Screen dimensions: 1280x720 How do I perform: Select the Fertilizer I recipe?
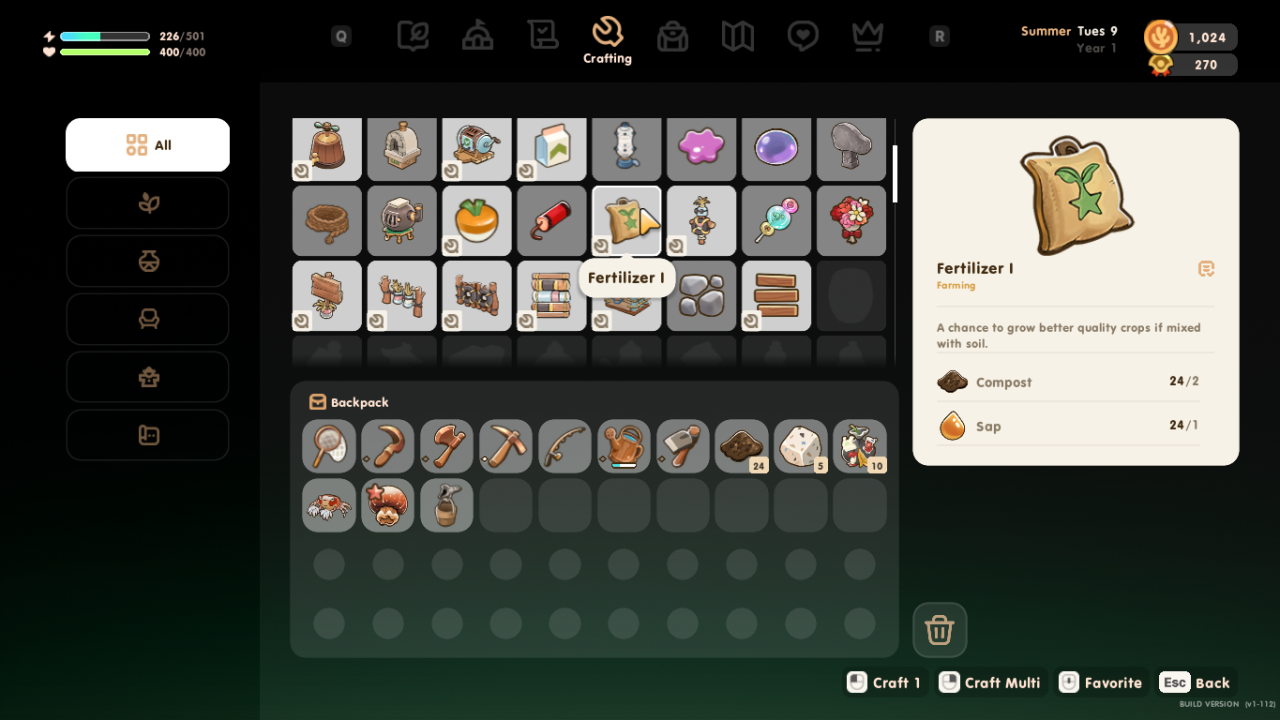[x=627, y=220]
